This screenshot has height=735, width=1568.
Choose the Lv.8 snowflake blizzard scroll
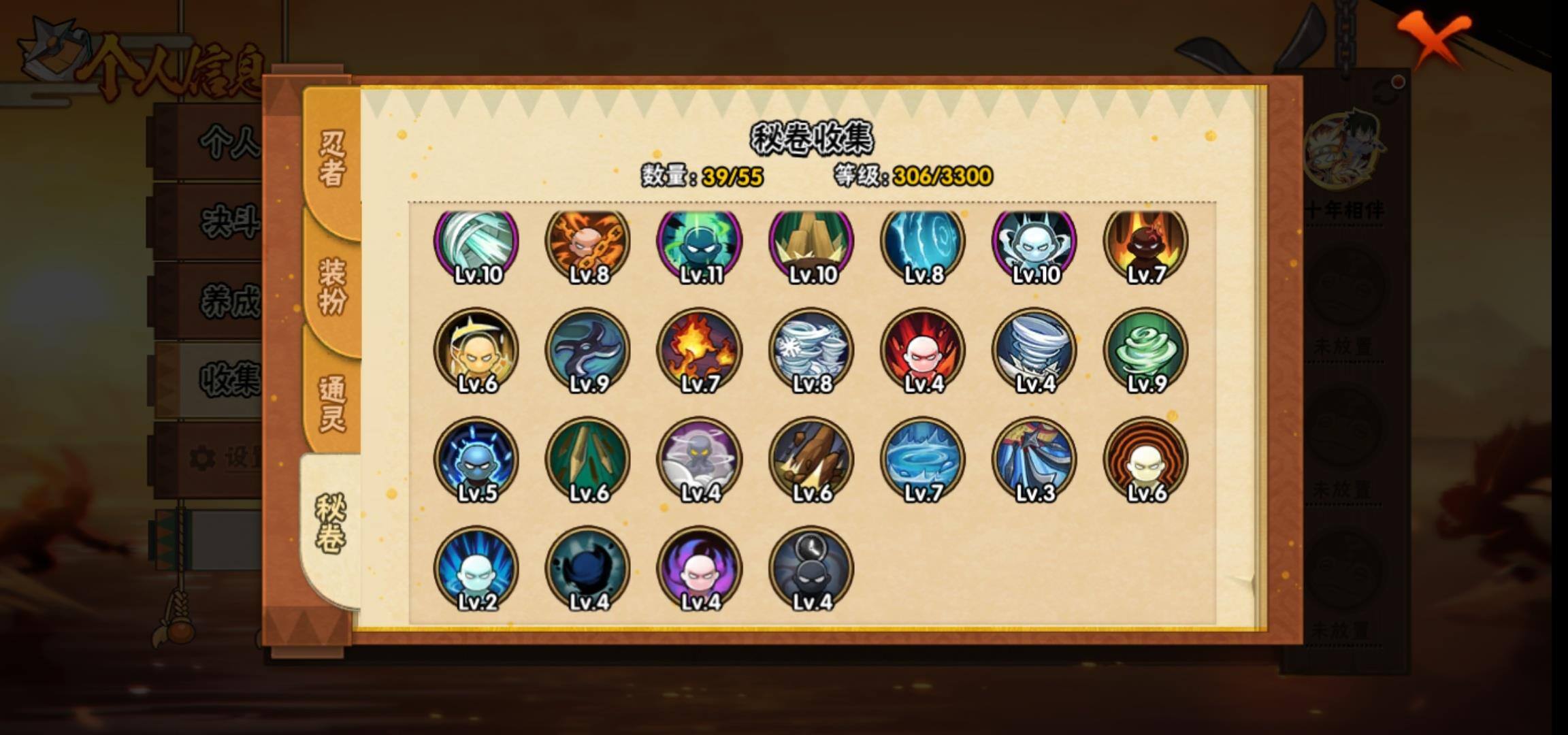(811, 351)
